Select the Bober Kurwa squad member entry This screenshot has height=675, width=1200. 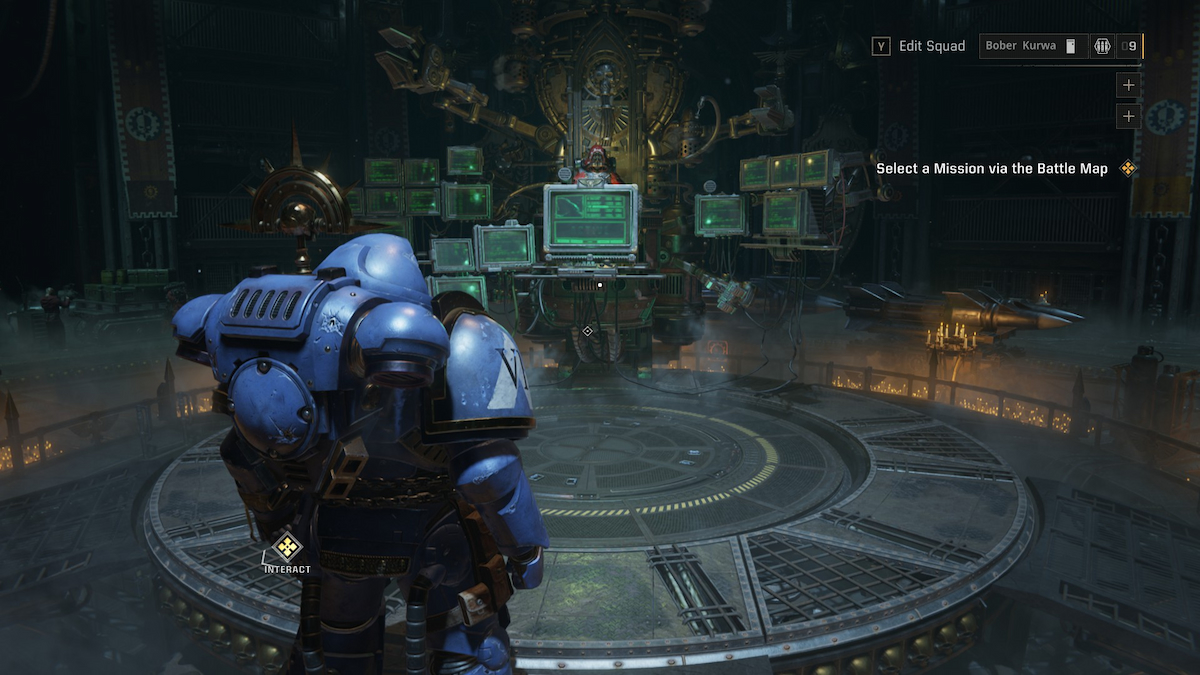point(1031,46)
